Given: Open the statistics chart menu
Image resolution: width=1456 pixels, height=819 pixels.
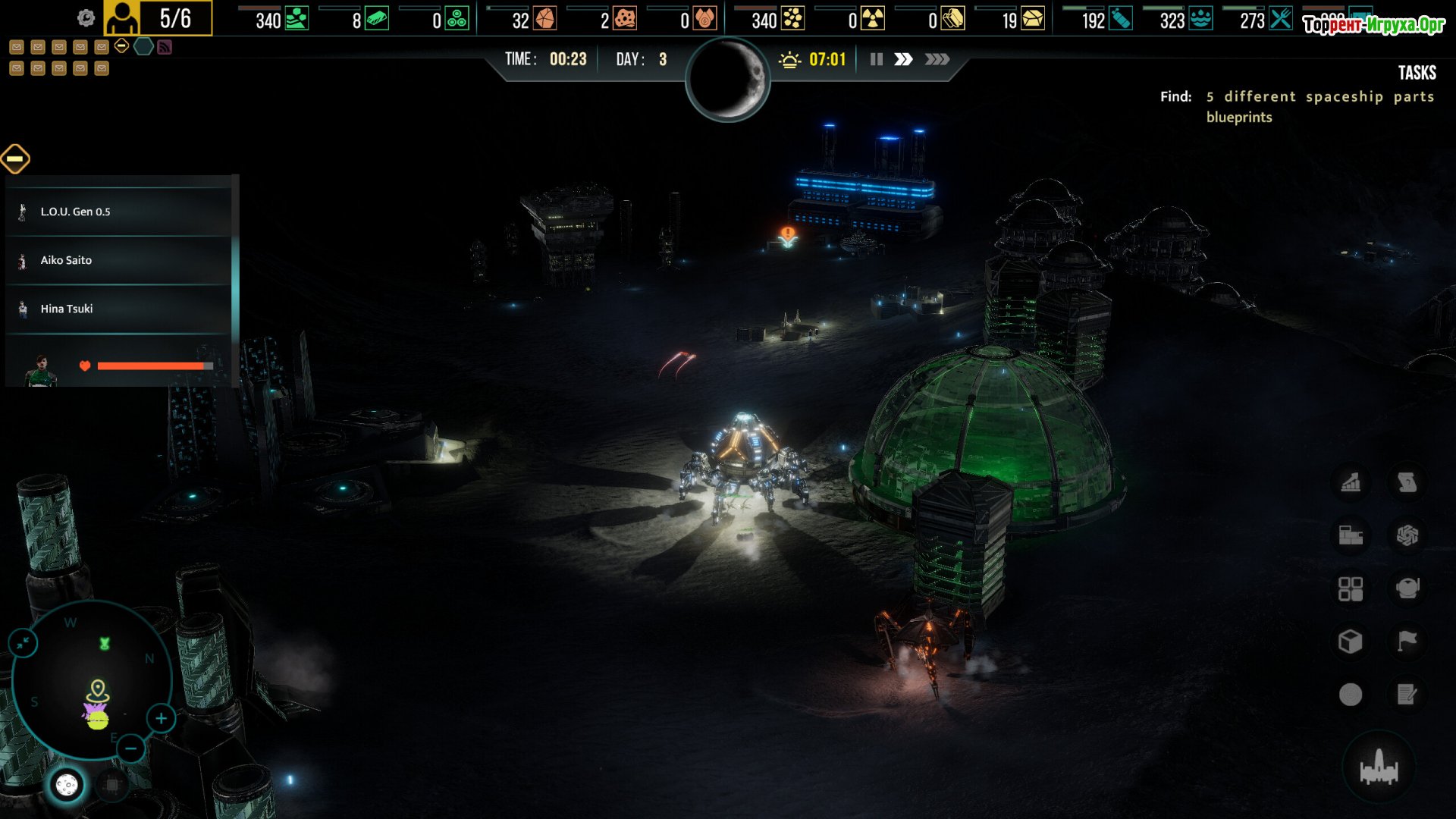Looking at the screenshot, I should pyautogui.click(x=1351, y=482).
